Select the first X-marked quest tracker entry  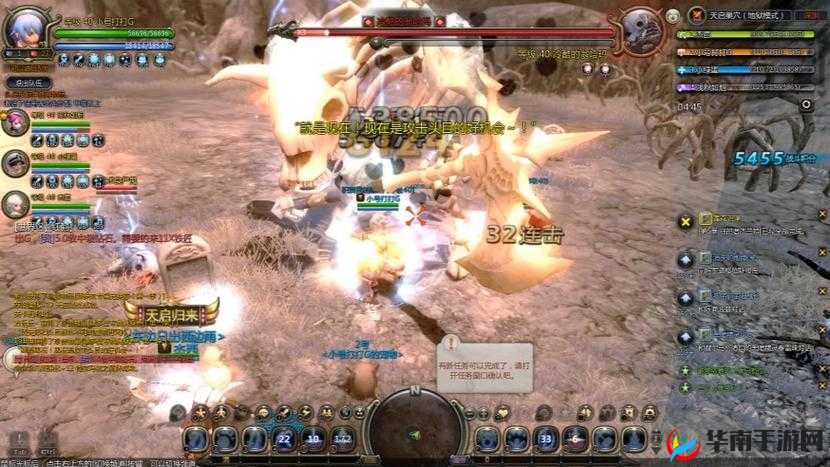click(685, 221)
